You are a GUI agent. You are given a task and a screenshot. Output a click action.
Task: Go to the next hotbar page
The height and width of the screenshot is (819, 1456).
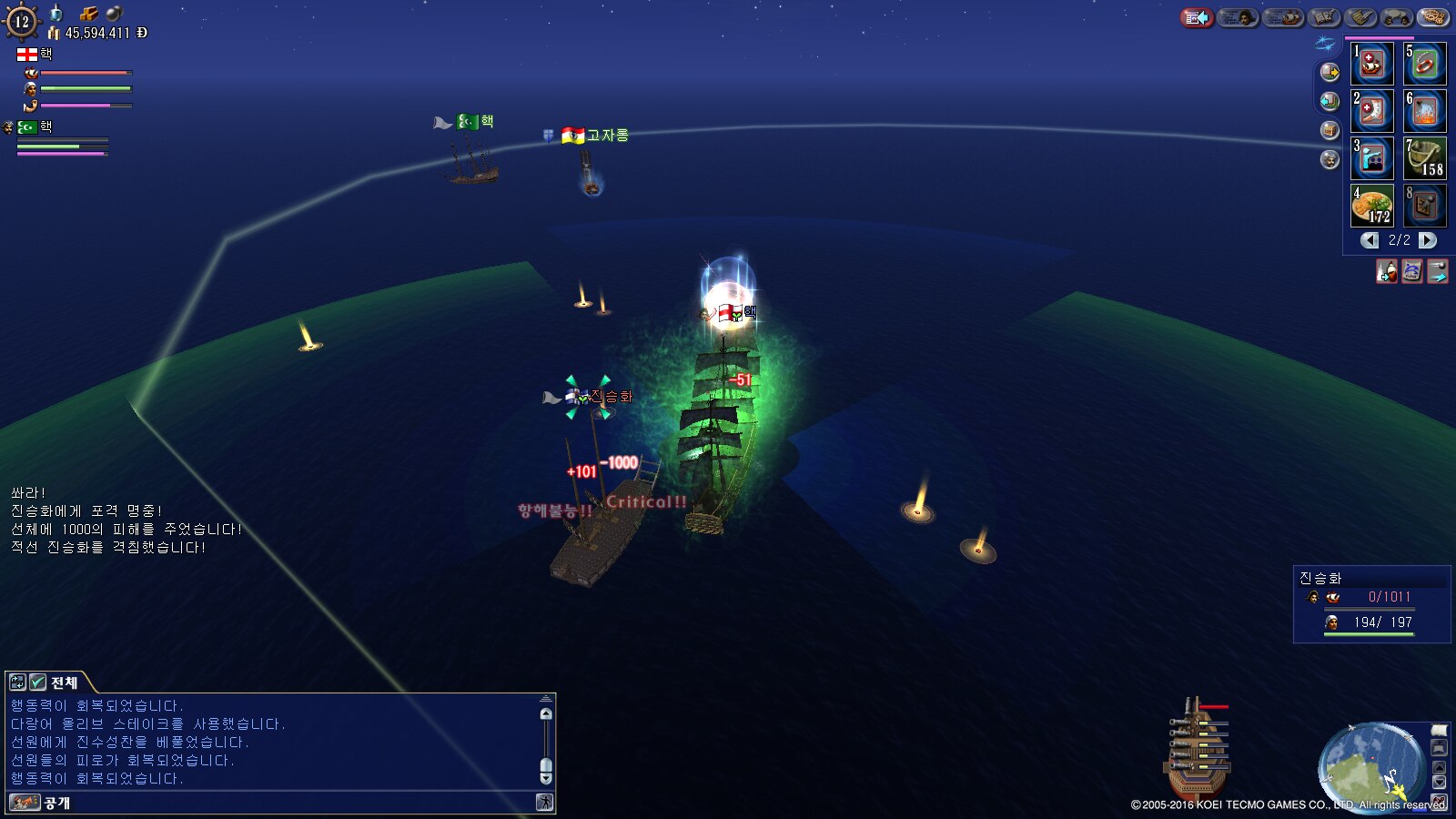1428,240
